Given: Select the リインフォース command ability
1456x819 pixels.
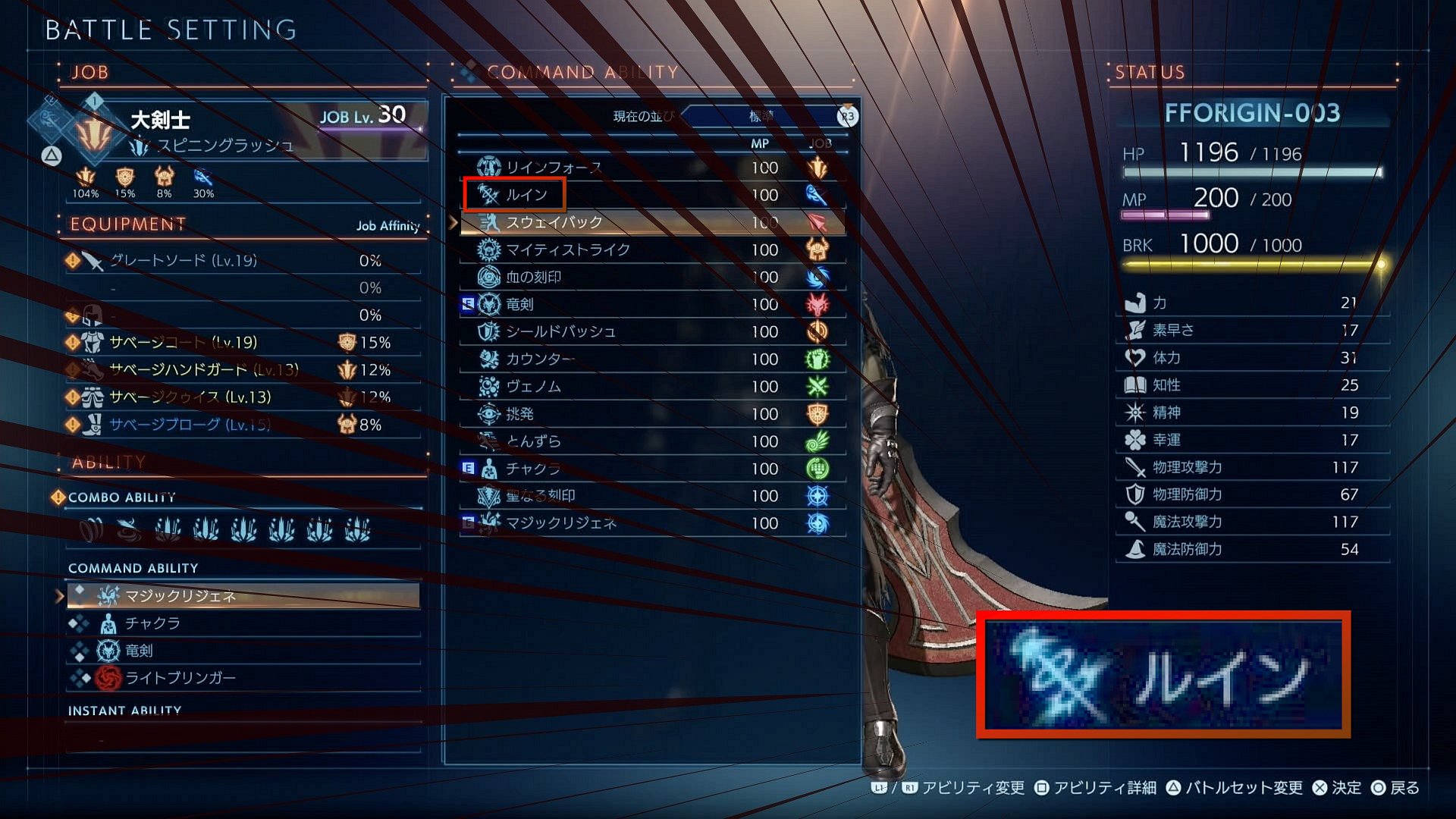Looking at the screenshot, I should click(554, 168).
